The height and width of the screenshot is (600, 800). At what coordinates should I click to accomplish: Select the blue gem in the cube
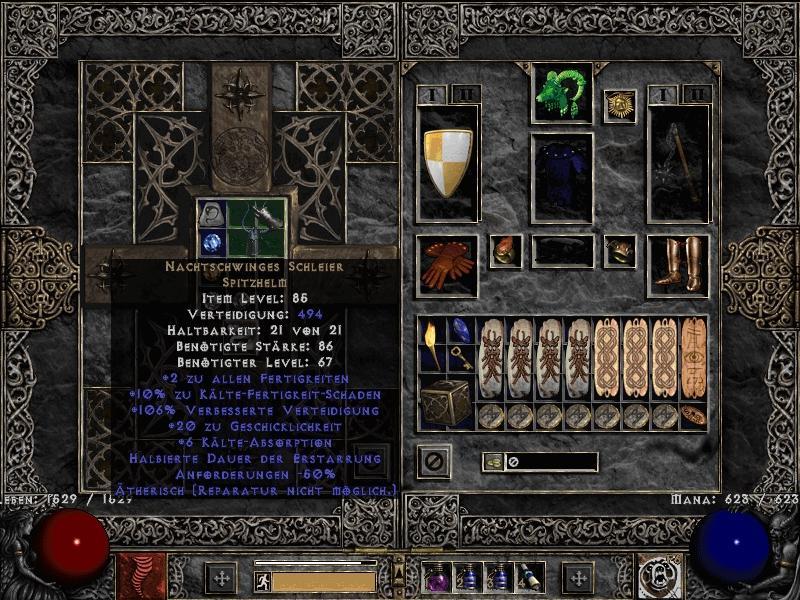click(x=210, y=244)
